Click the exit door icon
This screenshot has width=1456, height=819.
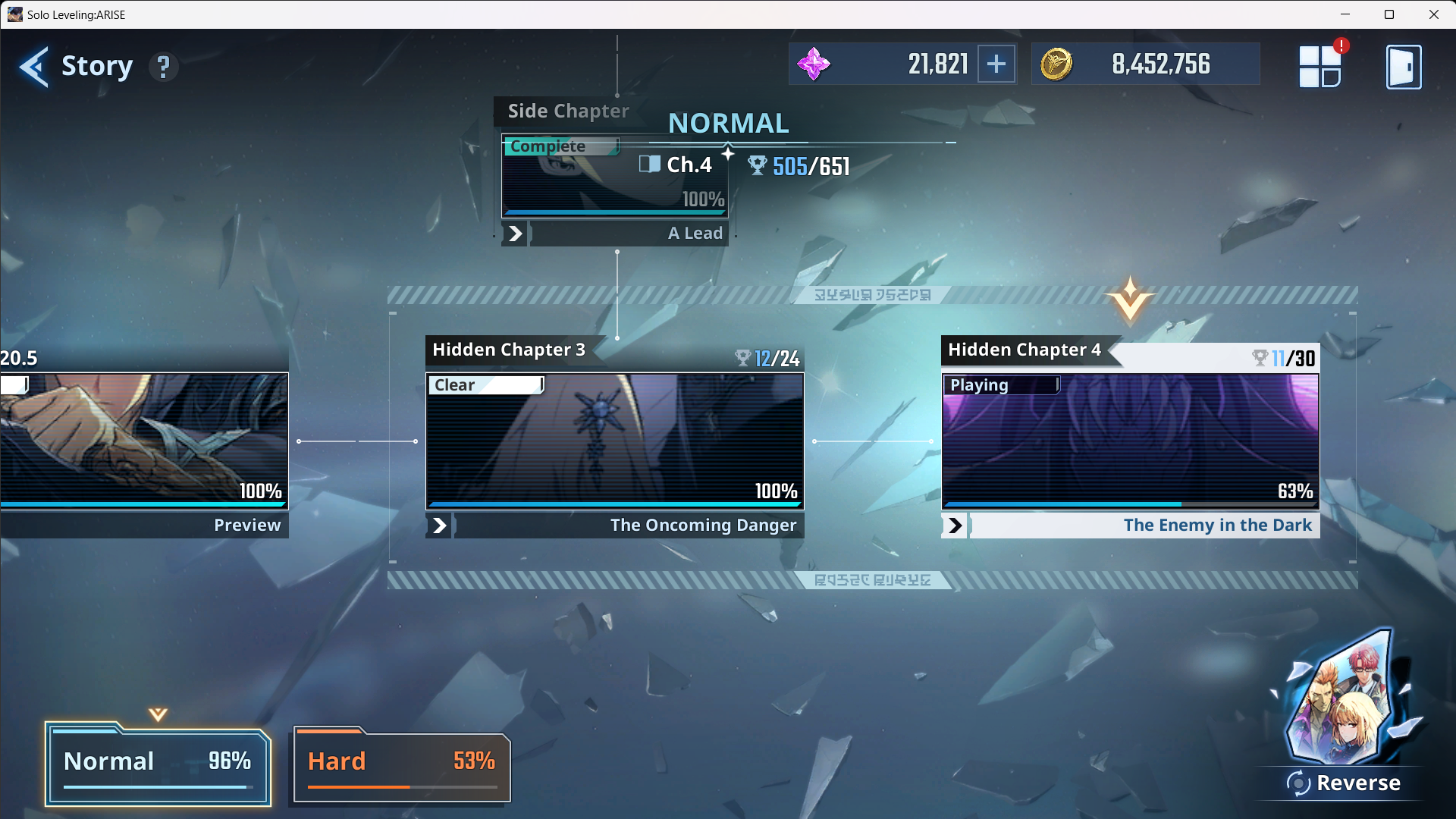(x=1404, y=67)
